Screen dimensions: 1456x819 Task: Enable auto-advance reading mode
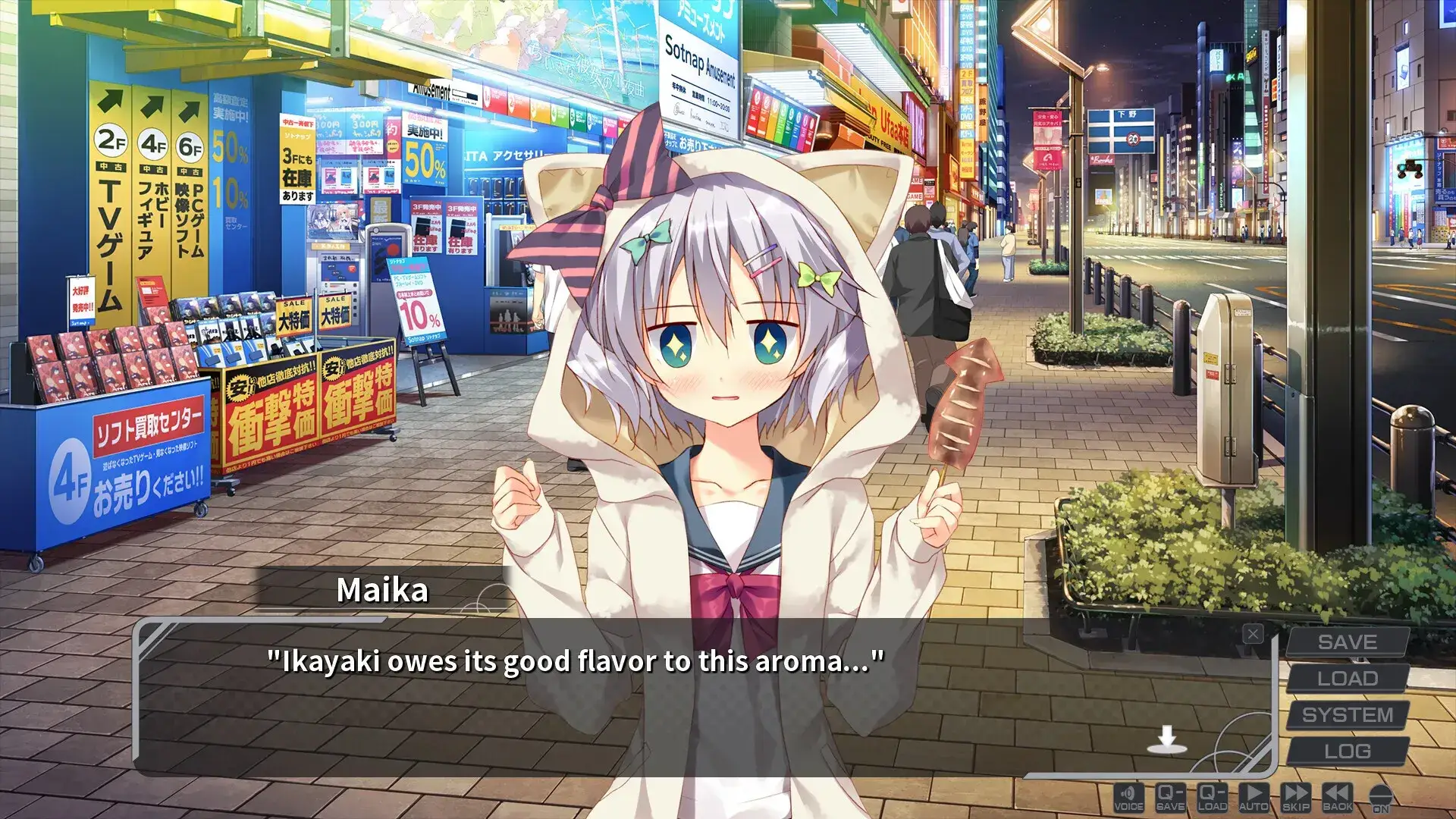click(x=1254, y=796)
